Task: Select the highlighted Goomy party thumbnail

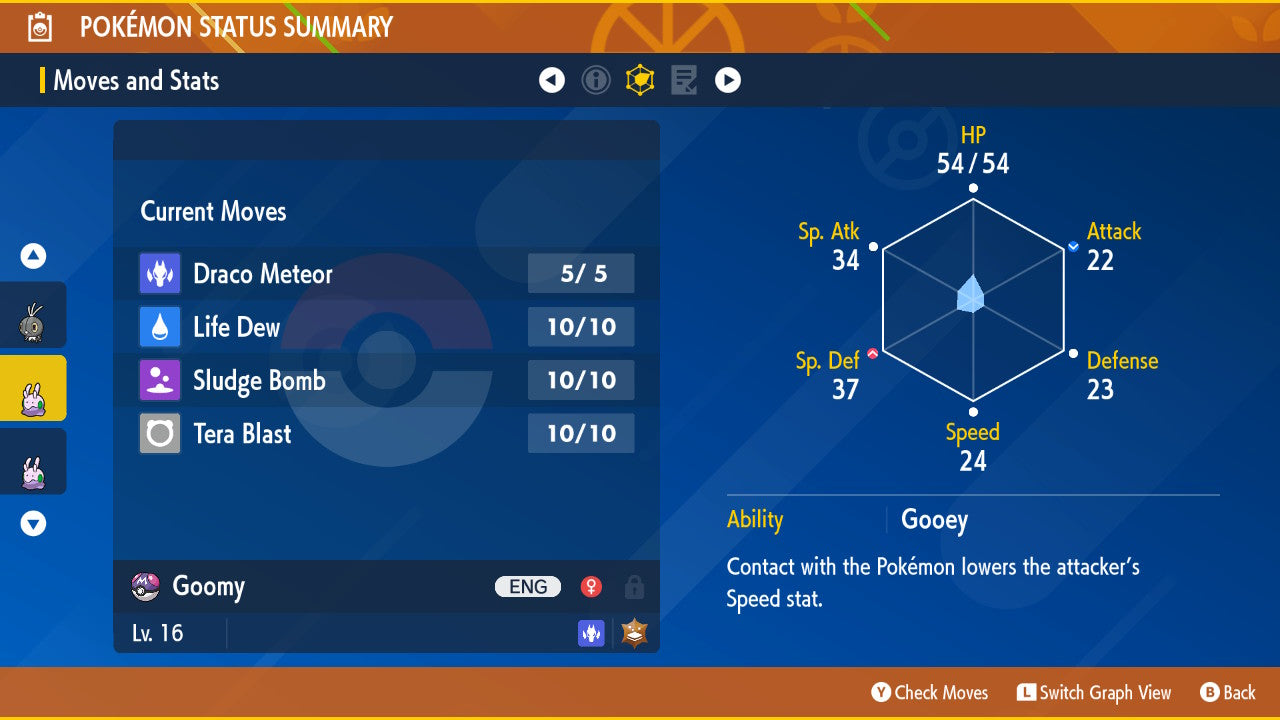Action: [33, 389]
